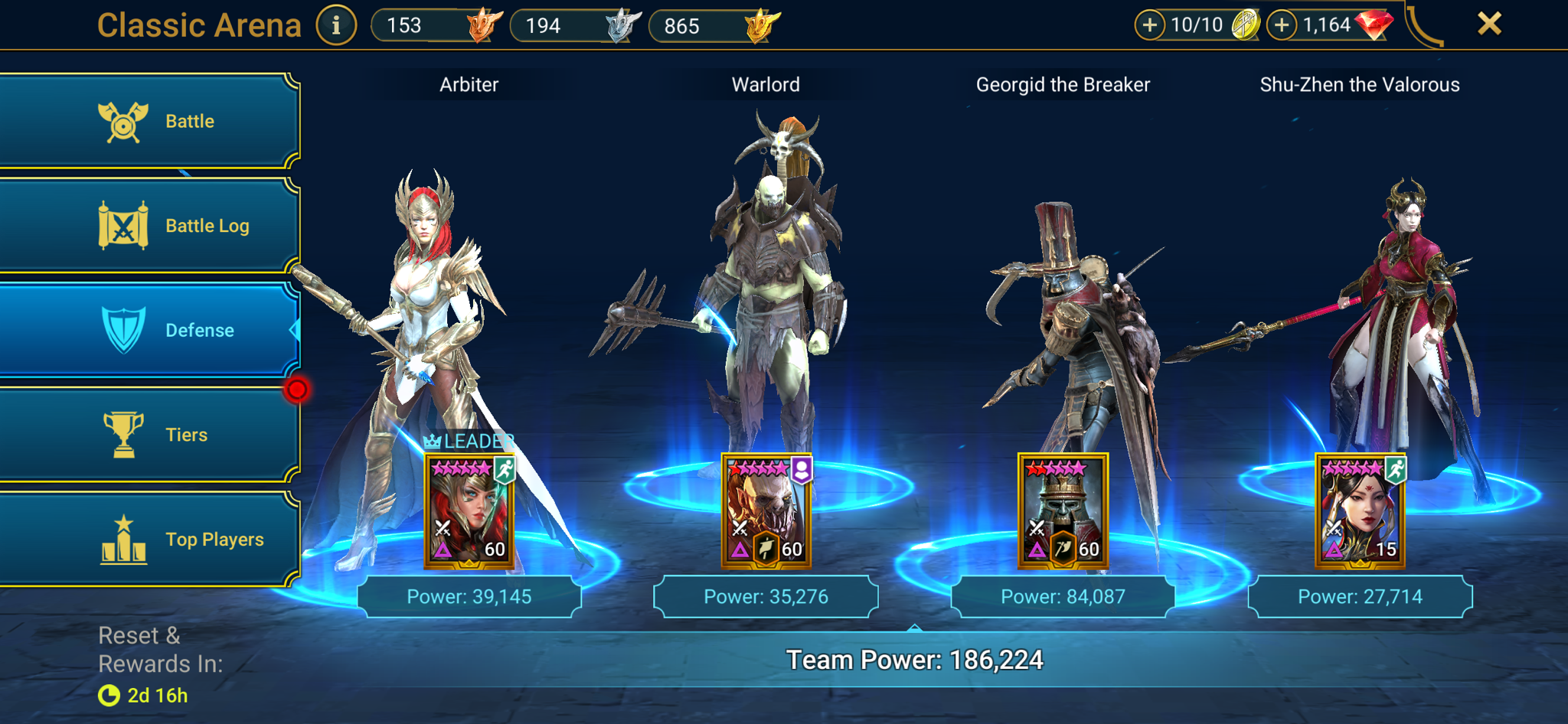
Task: Open the Tiers menu entry
Action: coord(185,434)
